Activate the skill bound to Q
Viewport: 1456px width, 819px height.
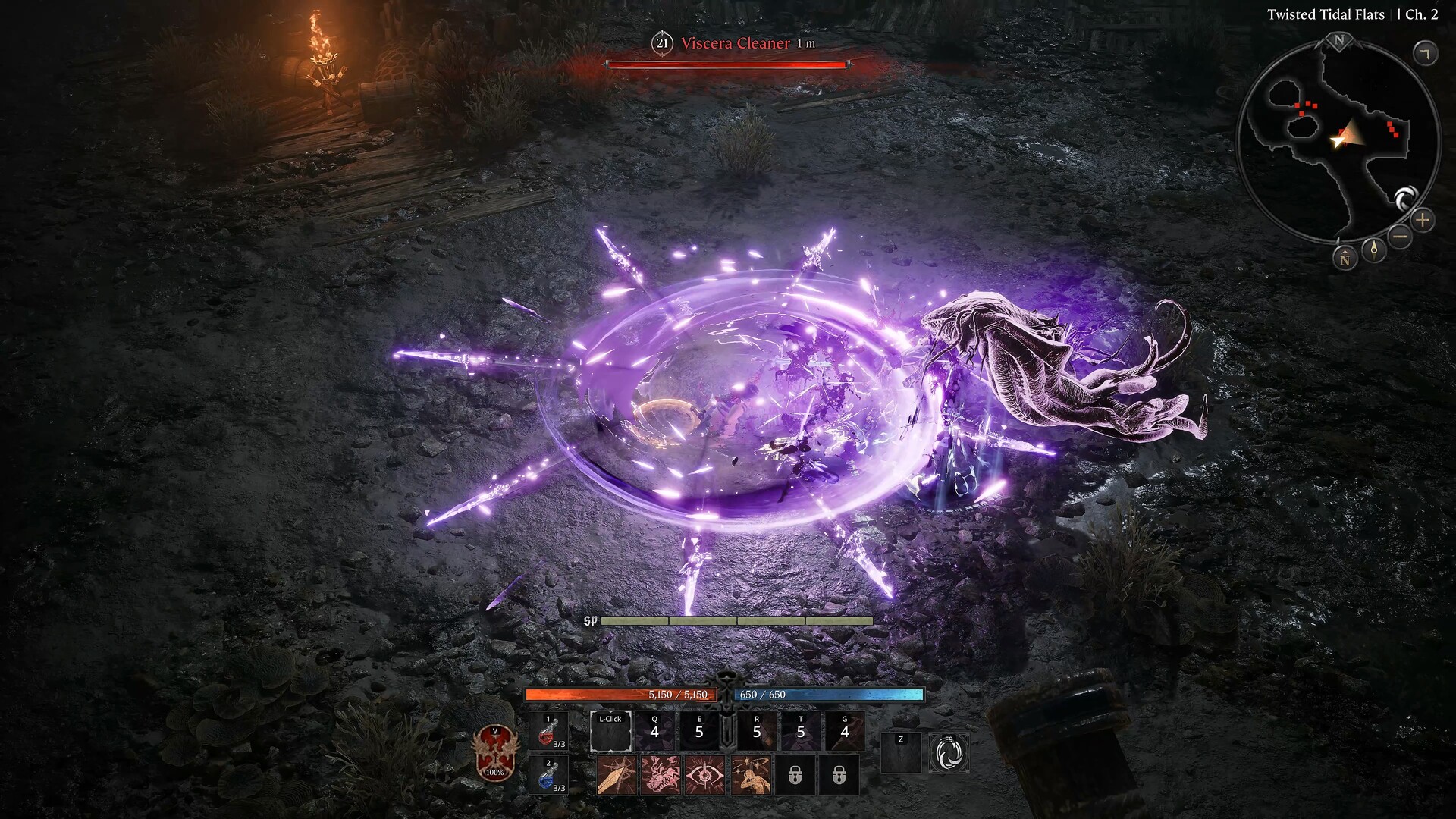654,730
